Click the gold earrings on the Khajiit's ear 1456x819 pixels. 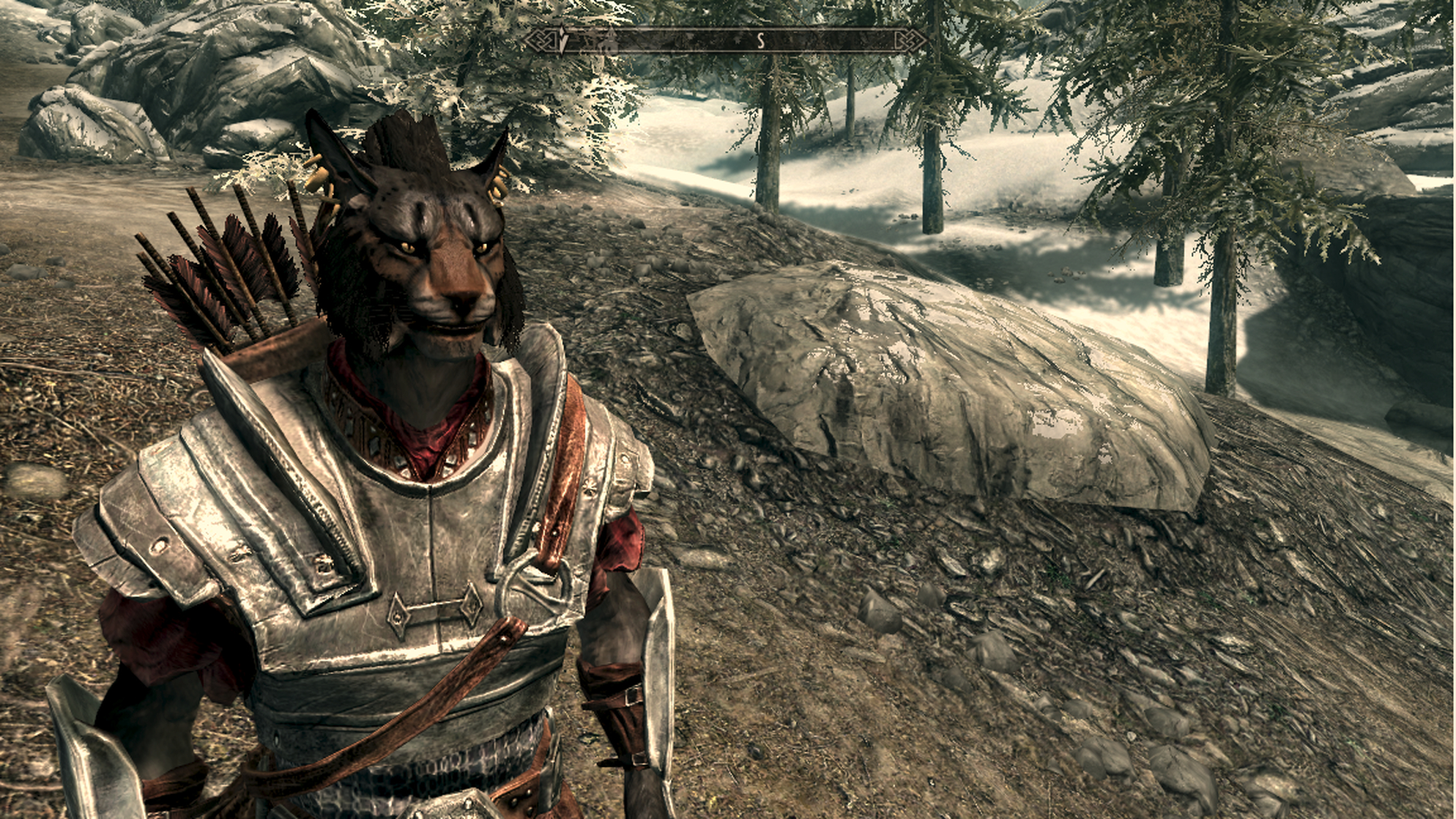coord(498,183)
